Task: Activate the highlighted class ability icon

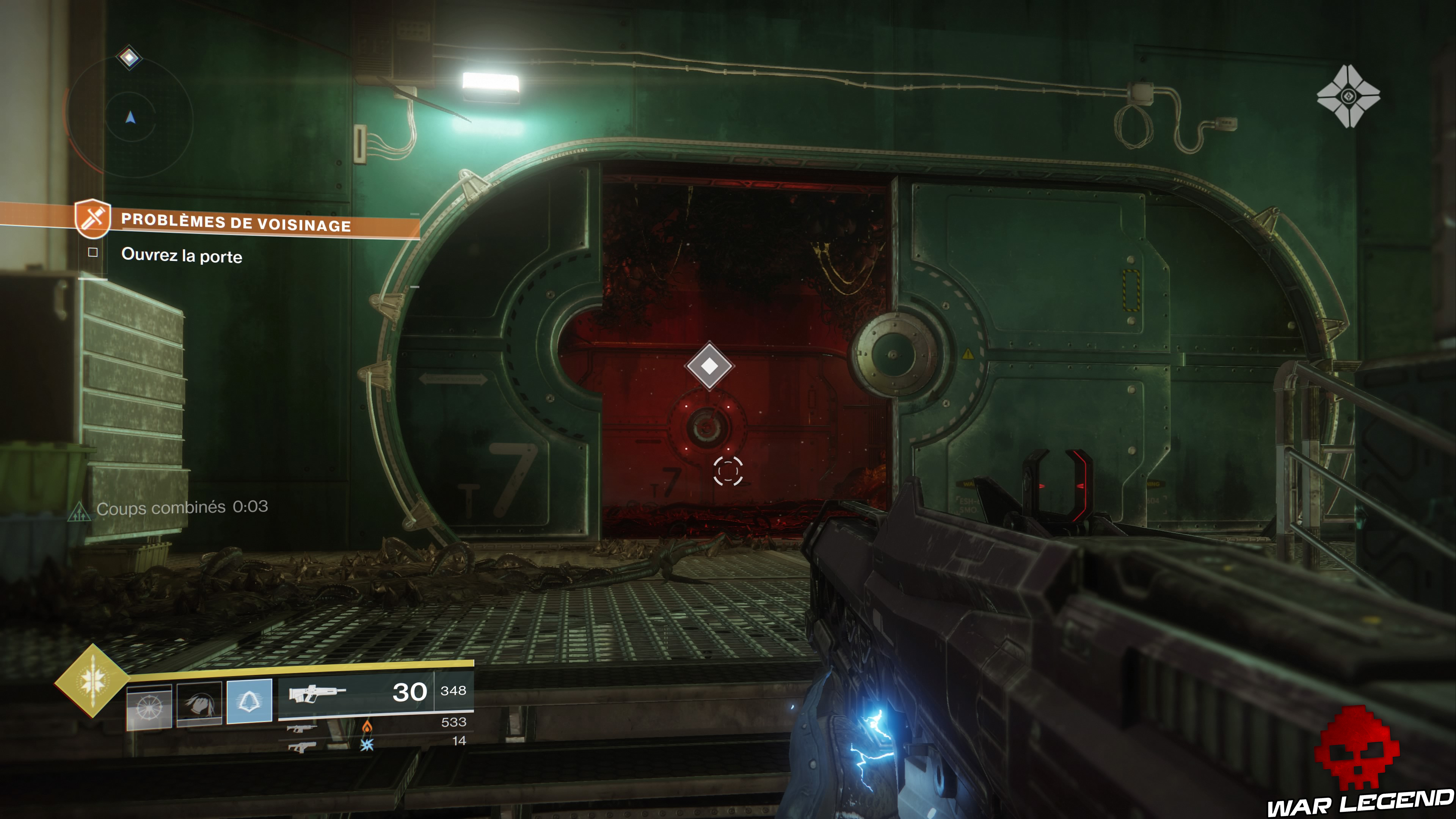Action: click(x=249, y=701)
